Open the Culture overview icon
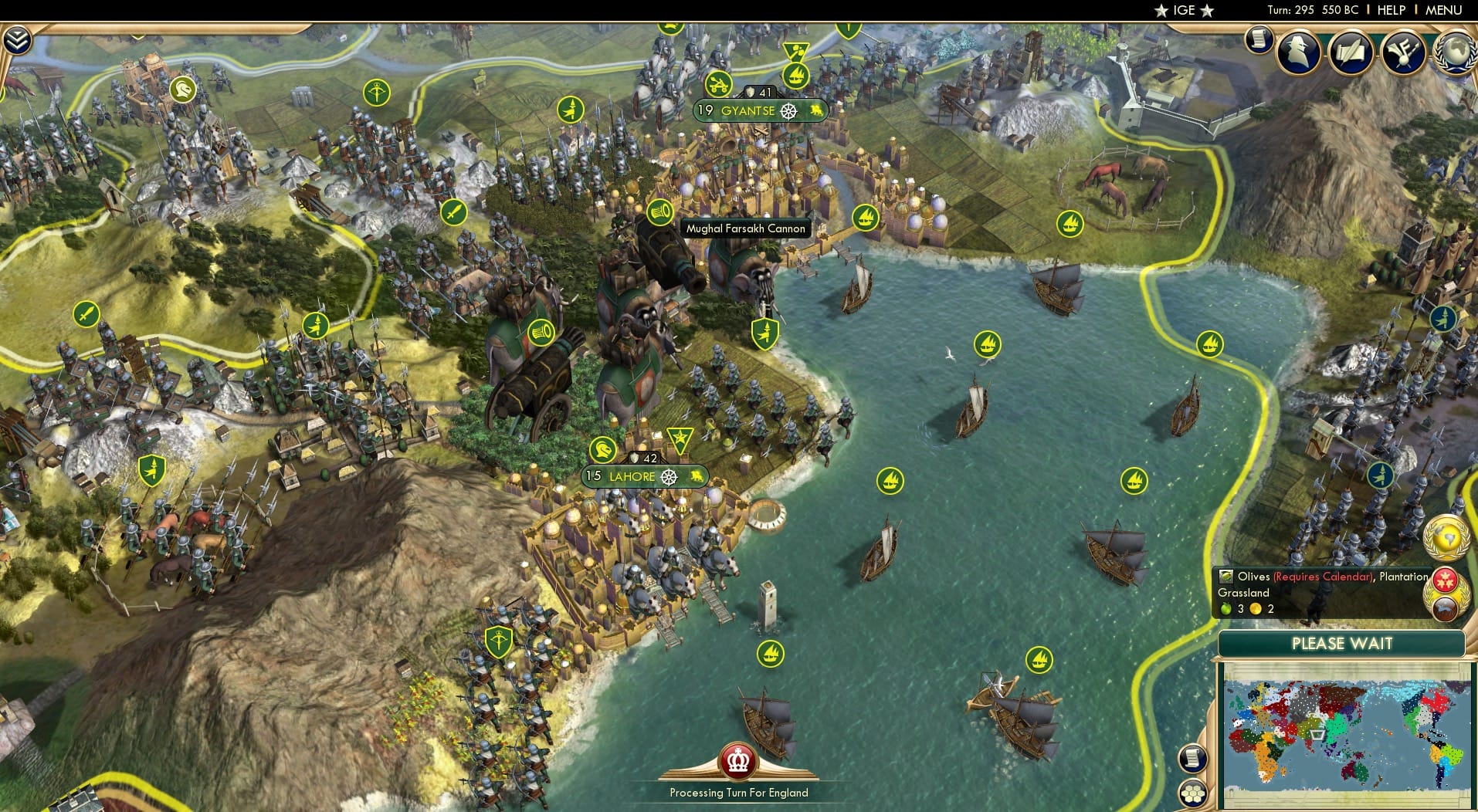This screenshot has height=812, width=1478. (1403, 52)
